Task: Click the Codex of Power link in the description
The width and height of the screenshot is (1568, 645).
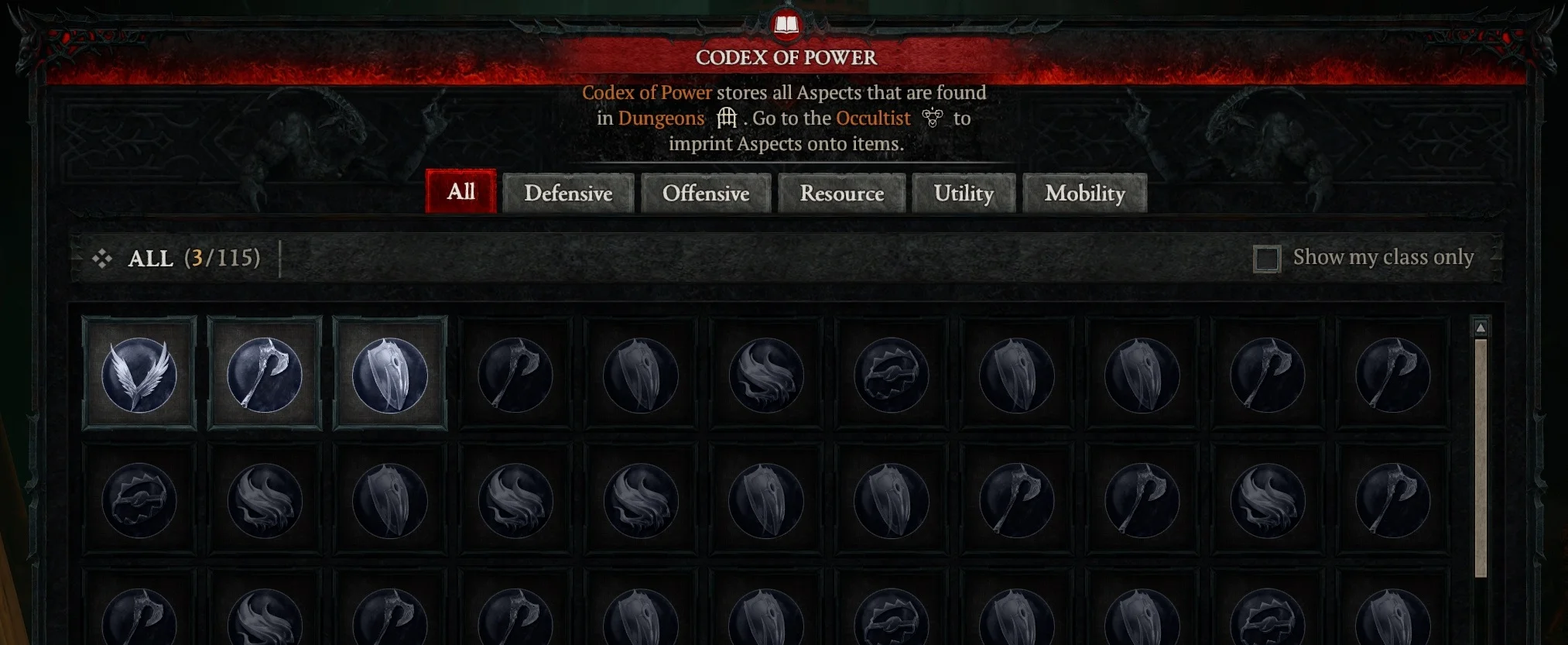Action: tap(647, 92)
